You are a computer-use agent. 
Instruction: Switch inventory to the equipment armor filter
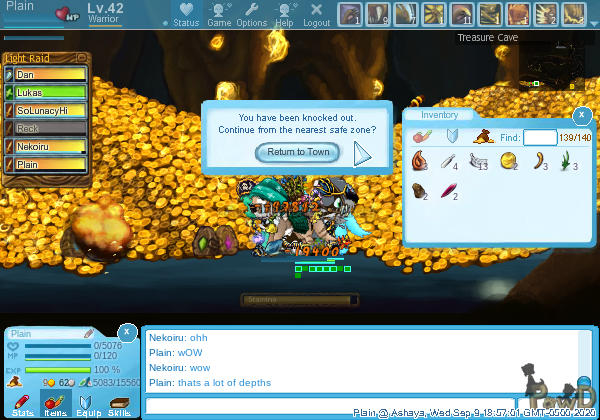coord(451,136)
